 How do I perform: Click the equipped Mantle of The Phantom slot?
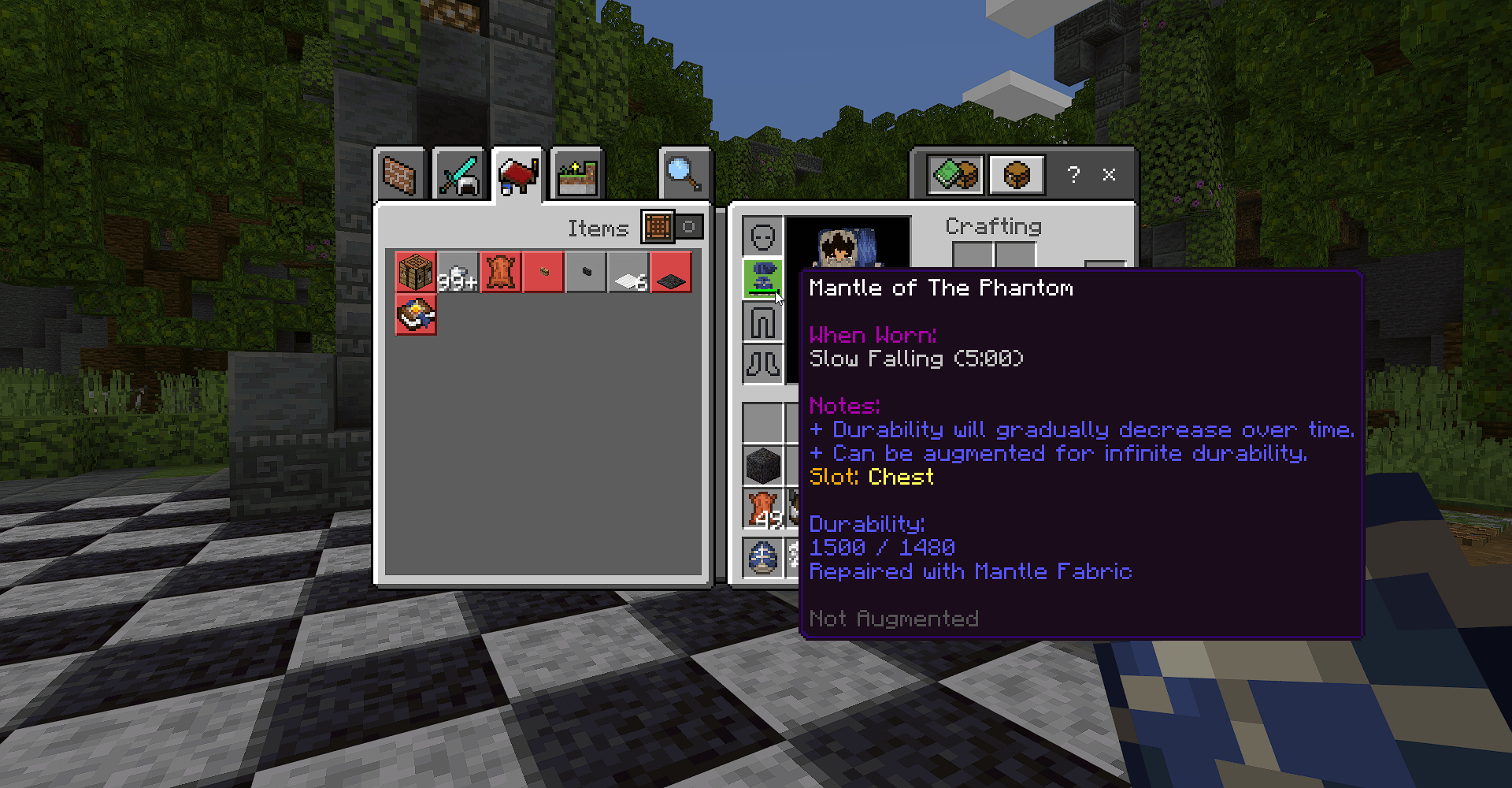tap(762, 278)
